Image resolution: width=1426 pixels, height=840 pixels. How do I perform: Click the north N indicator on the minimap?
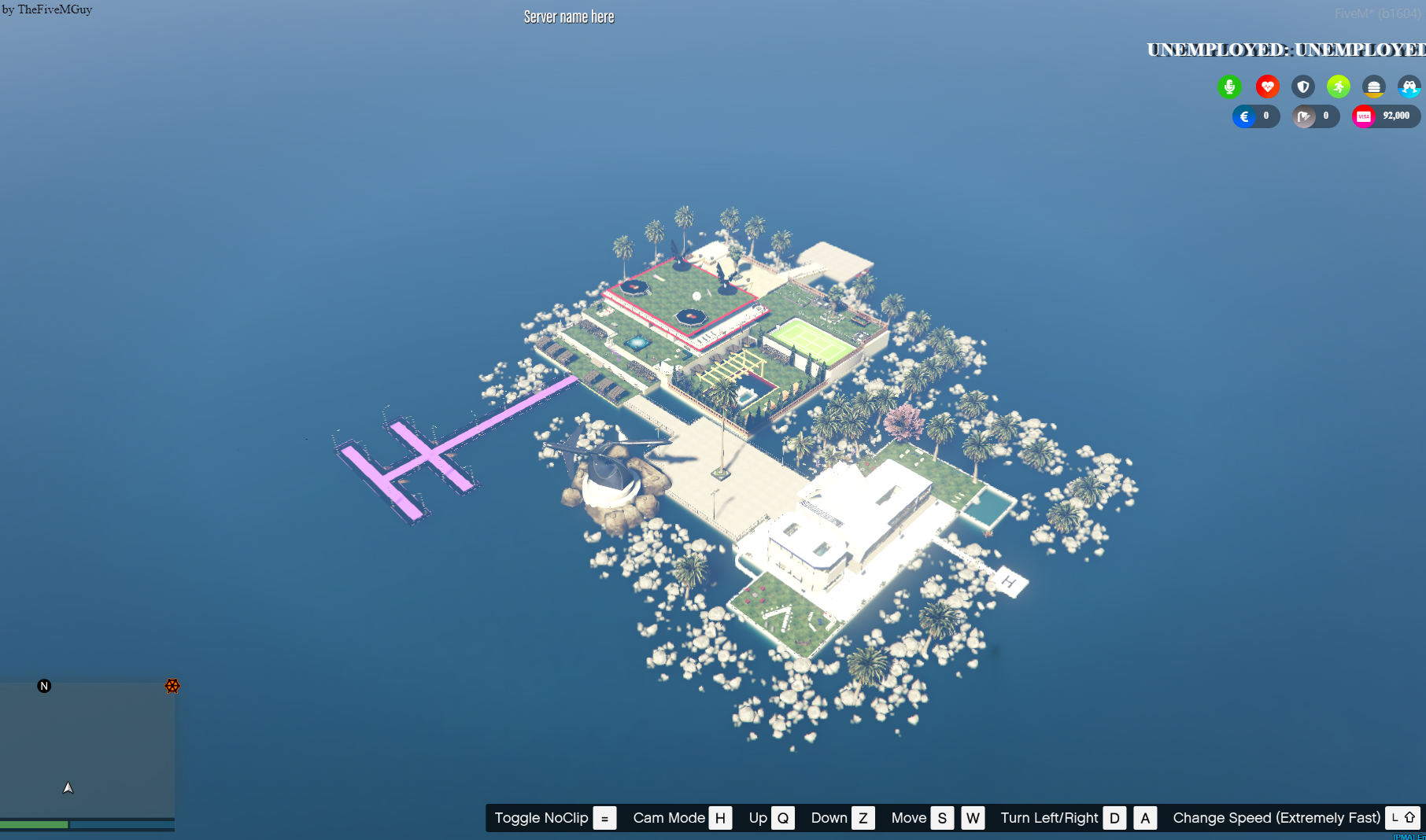point(44,686)
